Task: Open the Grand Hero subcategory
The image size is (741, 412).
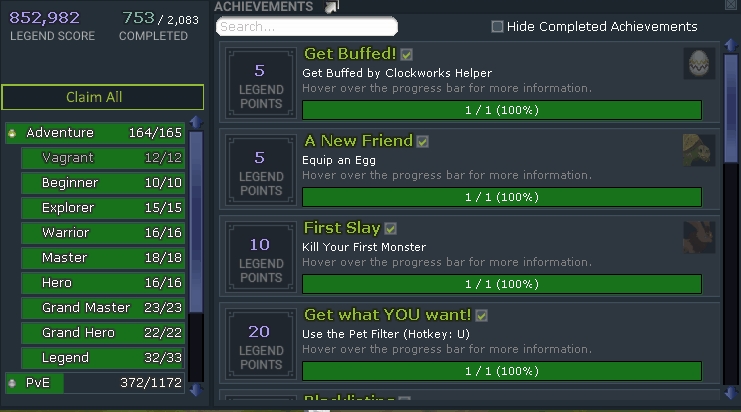Action: [x=103, y=333]
